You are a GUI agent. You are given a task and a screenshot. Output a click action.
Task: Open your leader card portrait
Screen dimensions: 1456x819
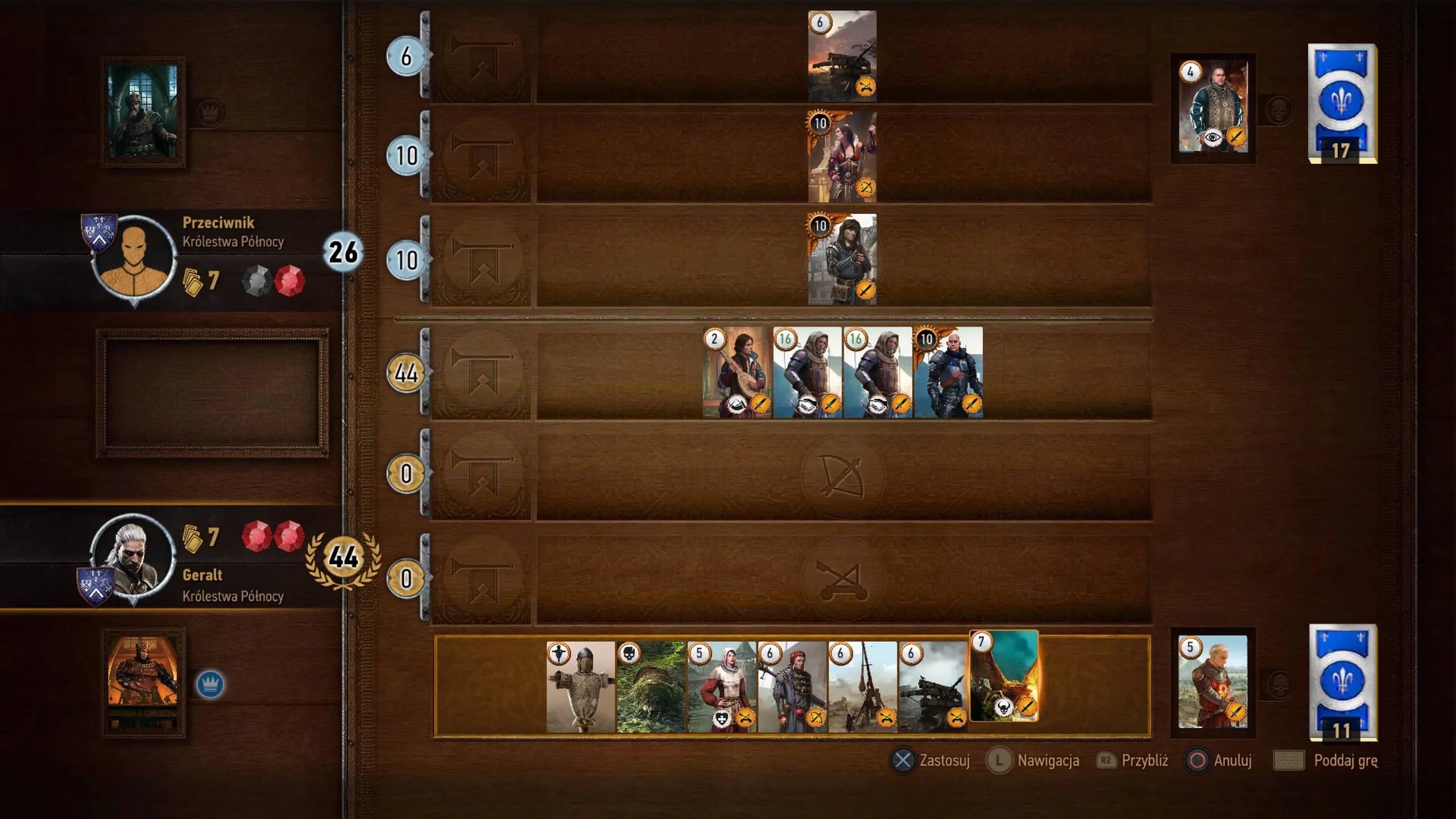tap(143, 682)
